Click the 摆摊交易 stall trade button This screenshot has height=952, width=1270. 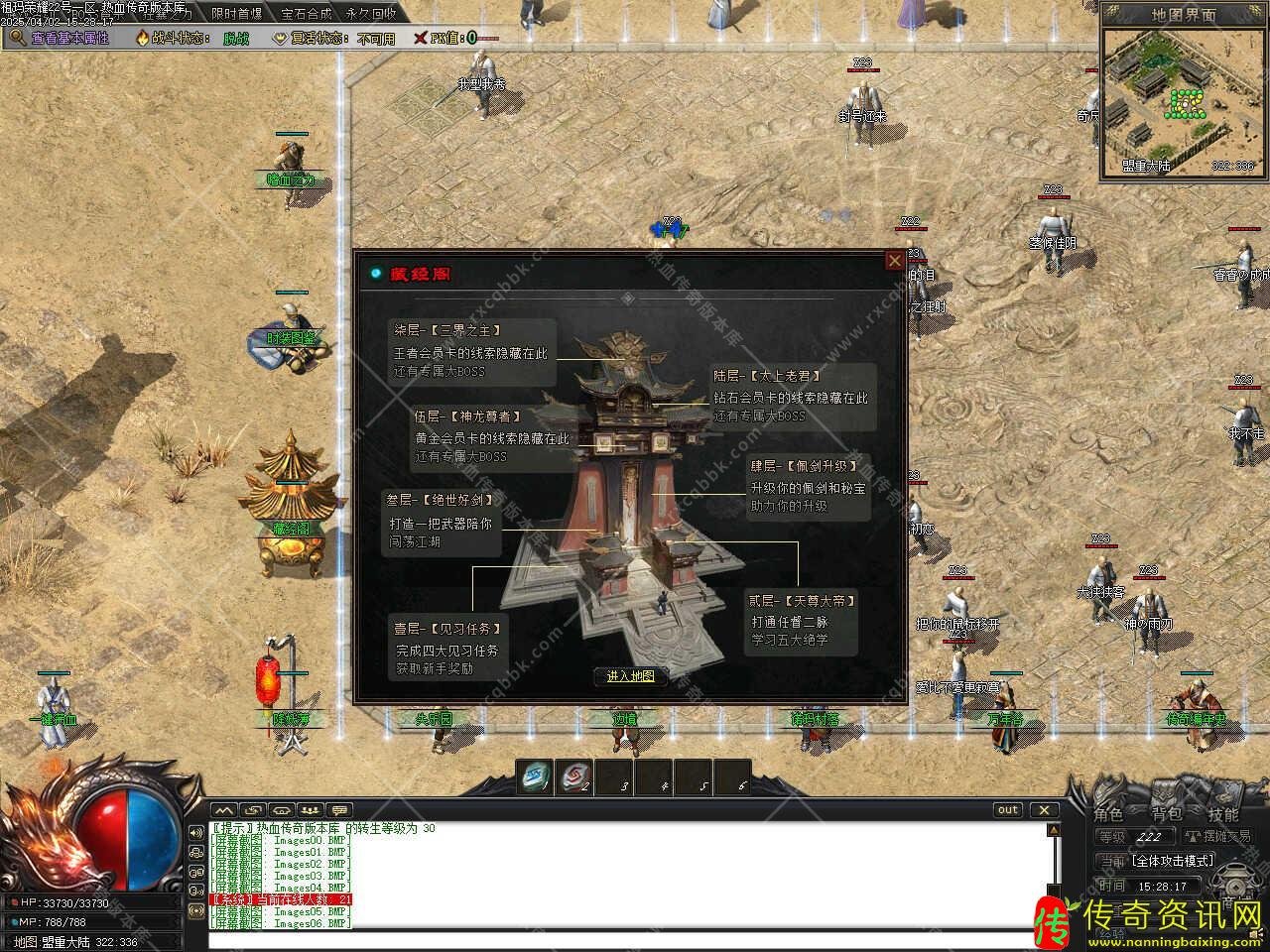click(x=1218, y=837)
